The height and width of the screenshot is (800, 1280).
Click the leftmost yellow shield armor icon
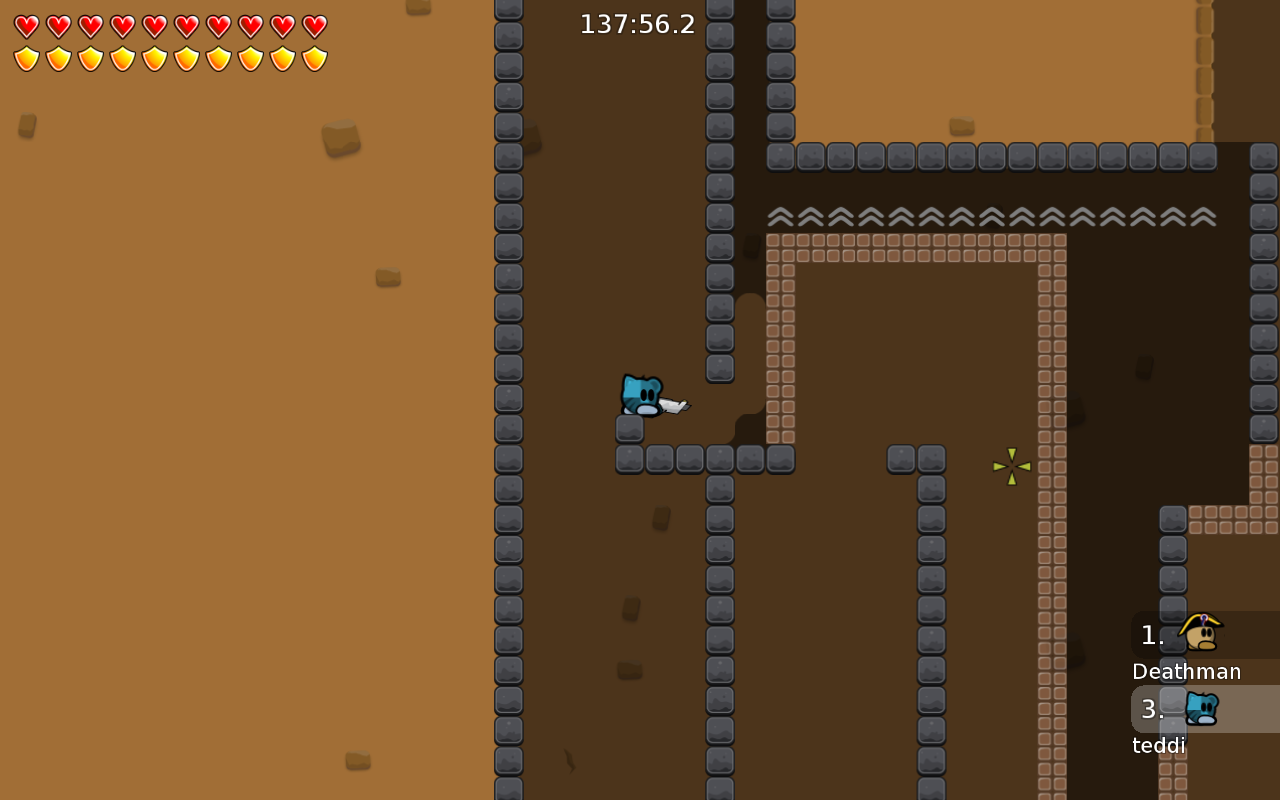[24, 57]
